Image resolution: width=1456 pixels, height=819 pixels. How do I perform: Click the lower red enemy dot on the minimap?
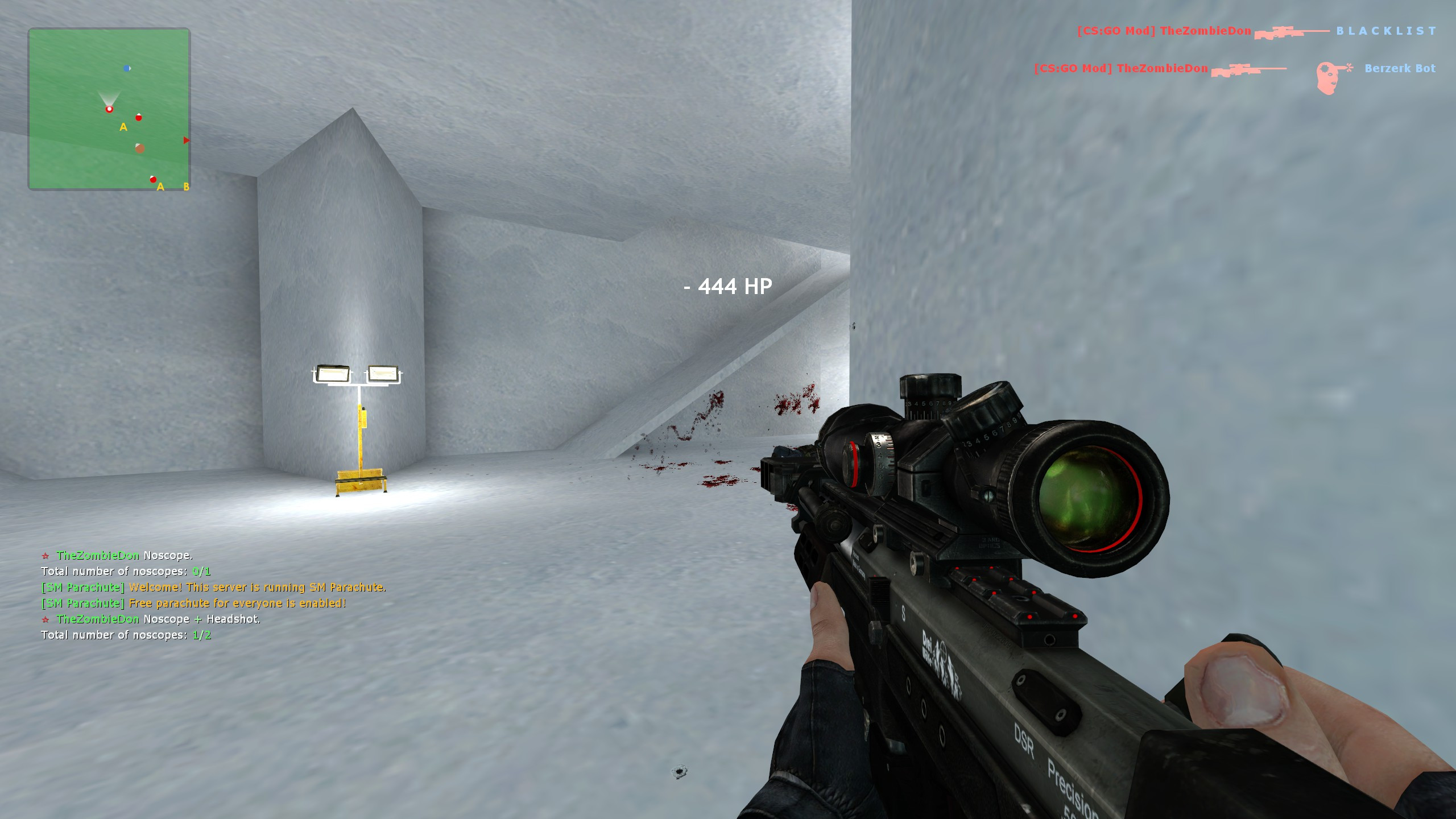pyautogui.click(x=153, y=179)
